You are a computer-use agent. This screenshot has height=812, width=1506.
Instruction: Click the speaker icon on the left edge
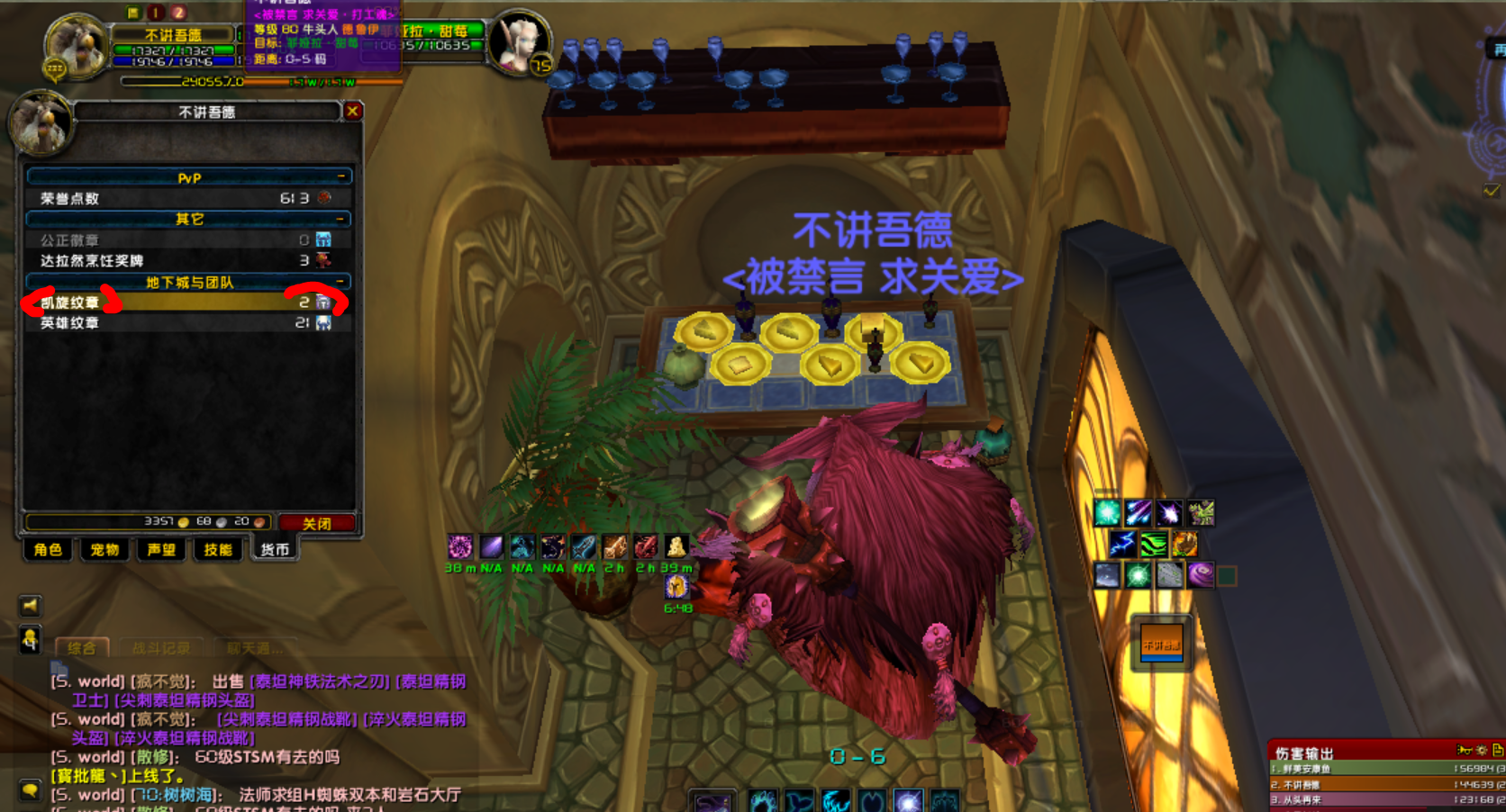click(x=30, y=606)
